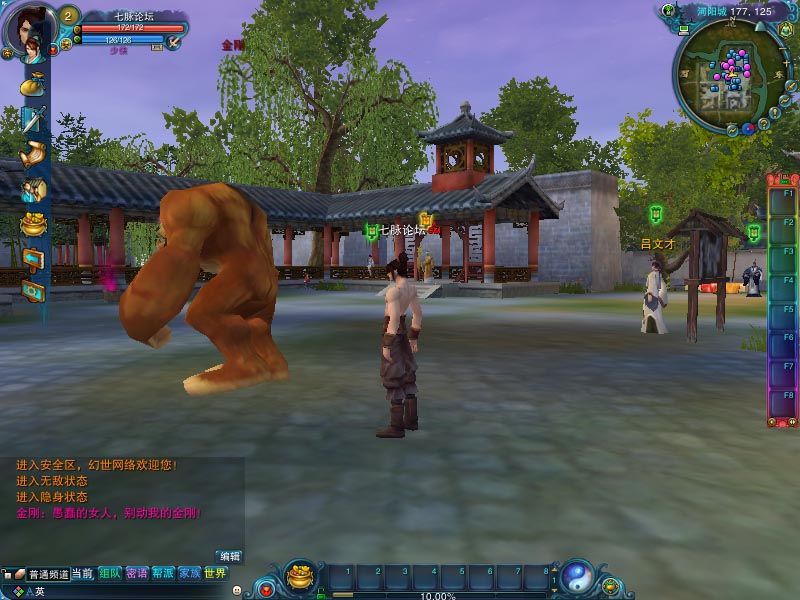Click the yin-yang orb button
This screenshot has width=800, height=600.
[x=576, y=577]
